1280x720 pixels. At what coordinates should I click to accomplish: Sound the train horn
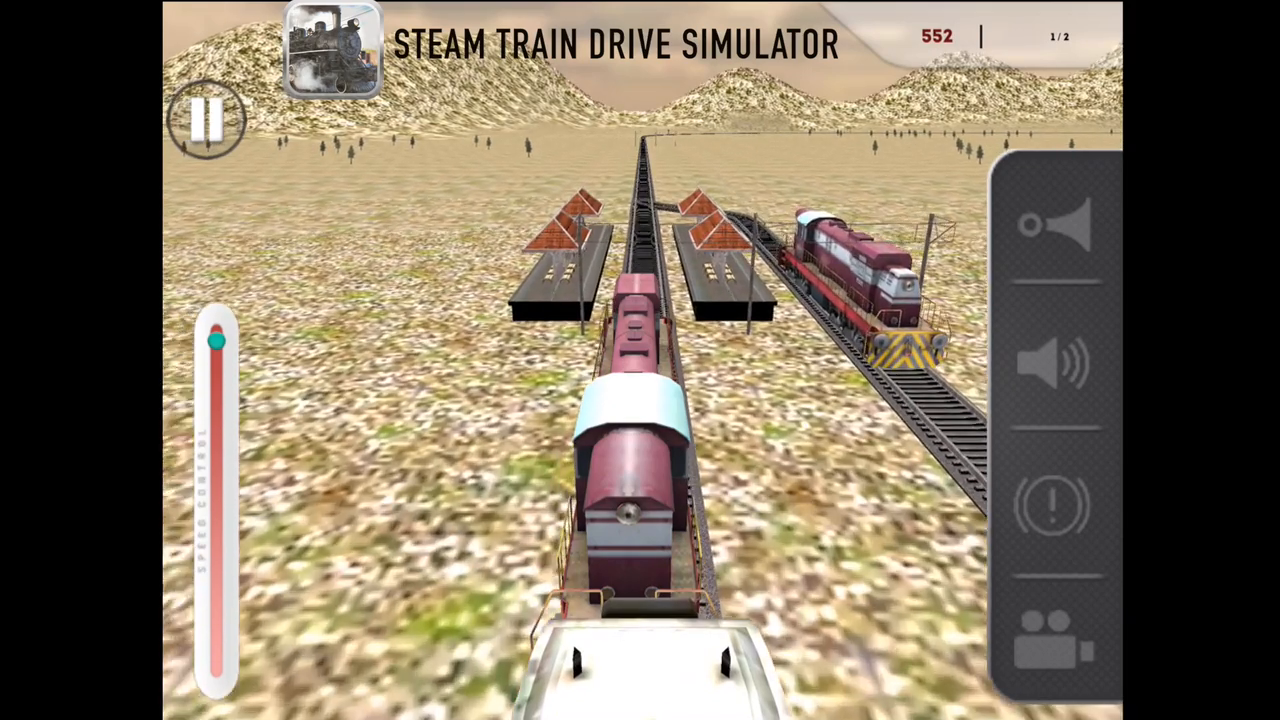pyautogui.click(x=1055, y=225)
